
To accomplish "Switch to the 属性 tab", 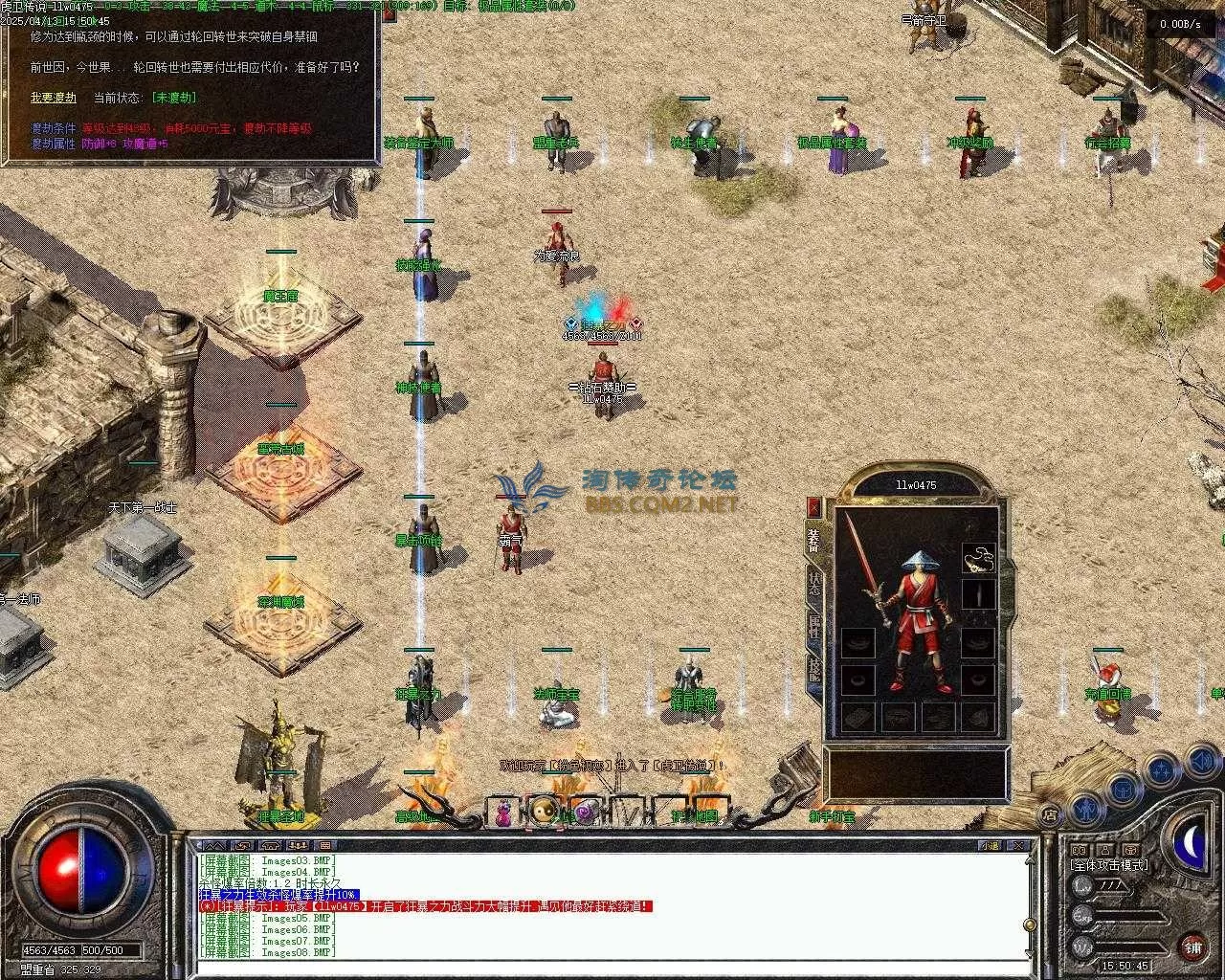I will tap(814, 625).
